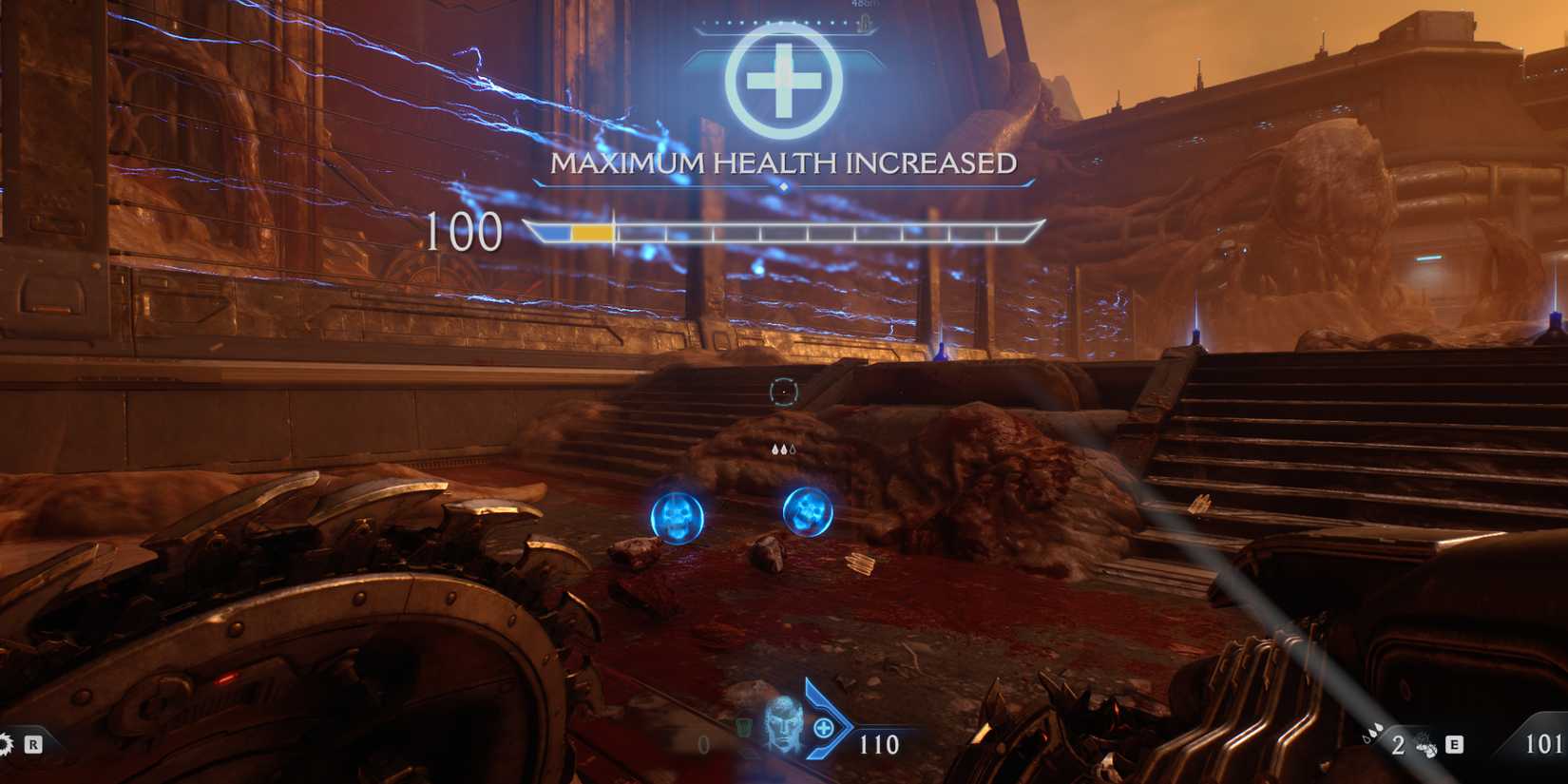Viewport: 1568px width, 784px height.
Task: Select the MAXIMUM HEALTH INCREASED banner
Action: point(782,163)
